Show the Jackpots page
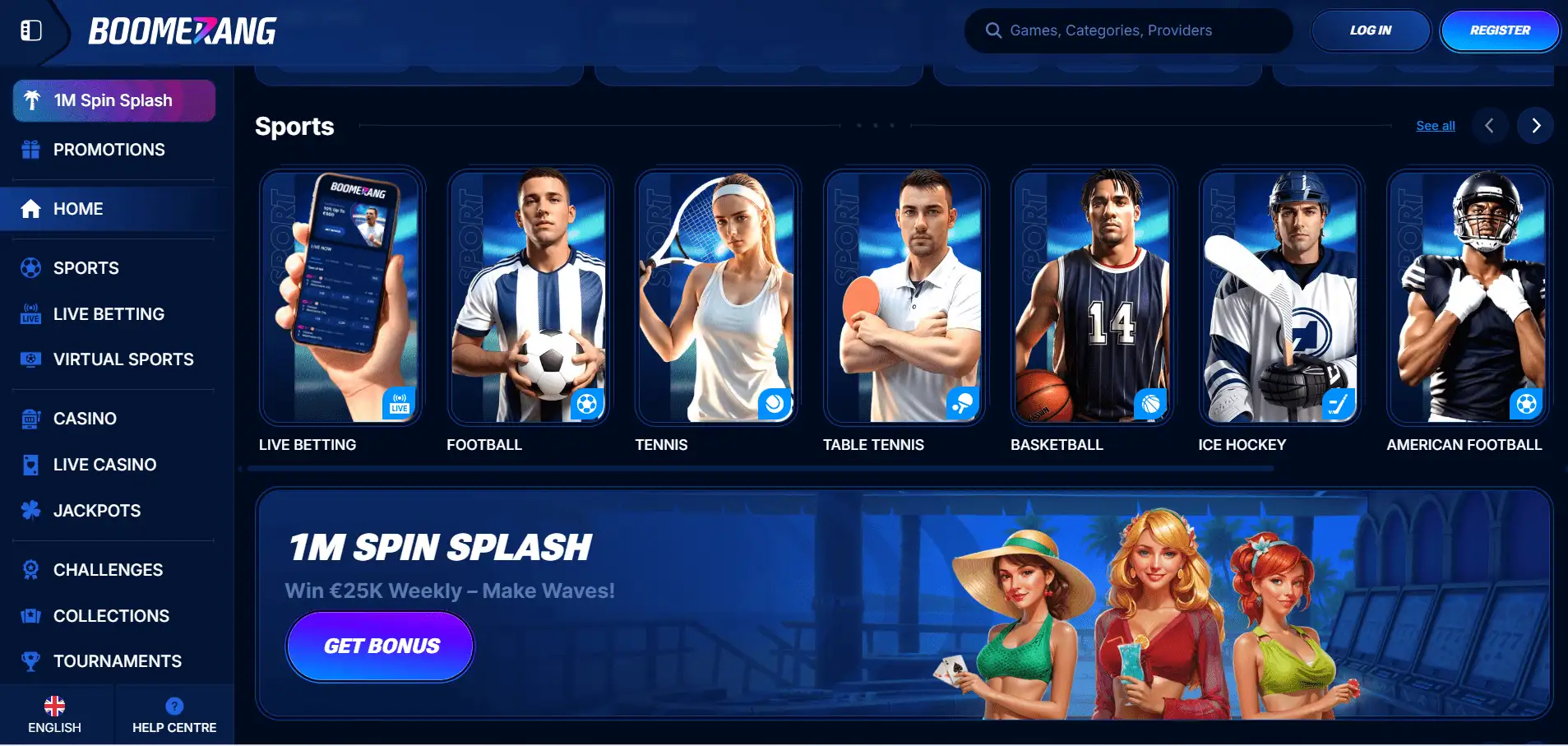 (97, 511)
